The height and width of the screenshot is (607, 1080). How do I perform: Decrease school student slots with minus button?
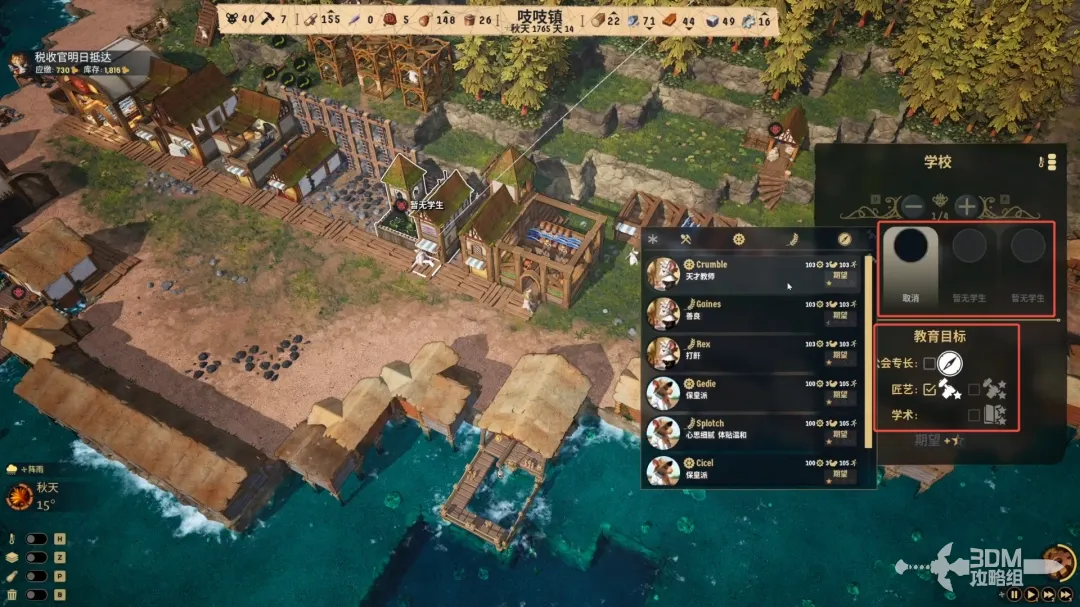pos(912,207)
